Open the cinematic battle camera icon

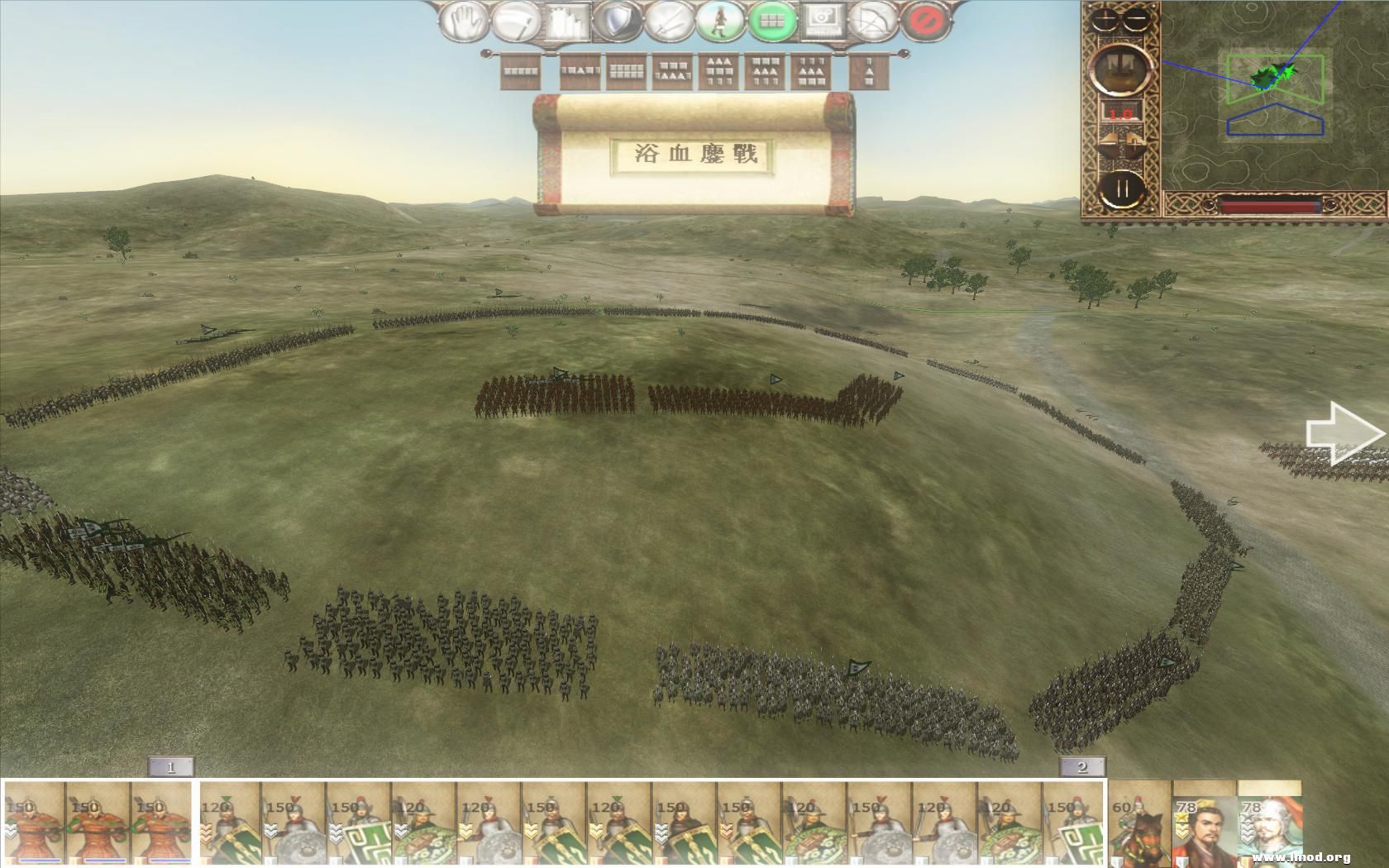point(823,21)
